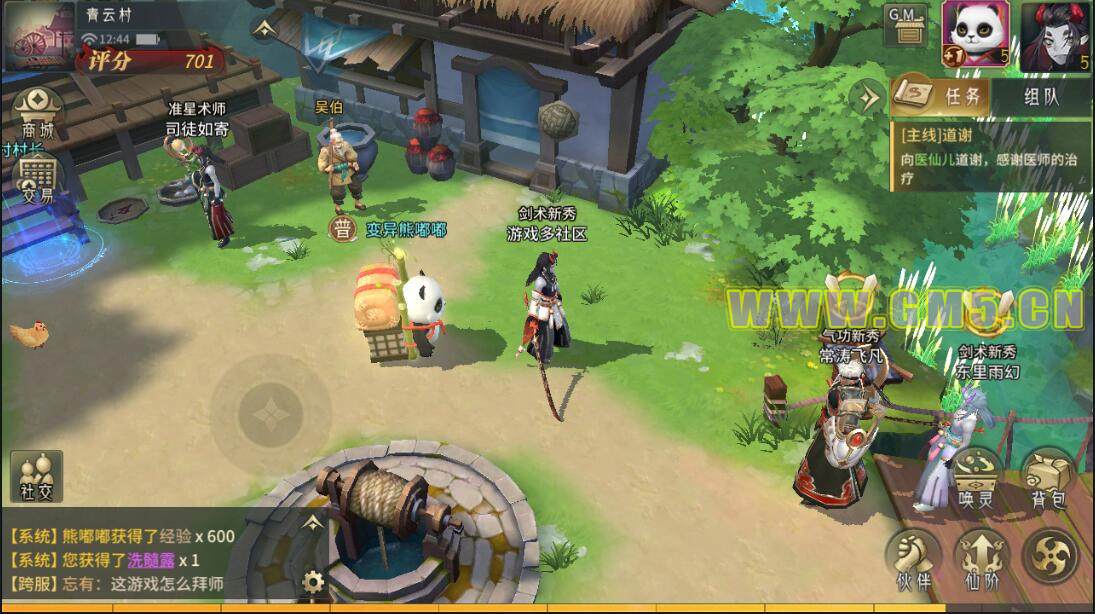Switch to the 任务 quest tab
The width and height of the screenshot is (1095, 614).
click(x=940, y=97)
